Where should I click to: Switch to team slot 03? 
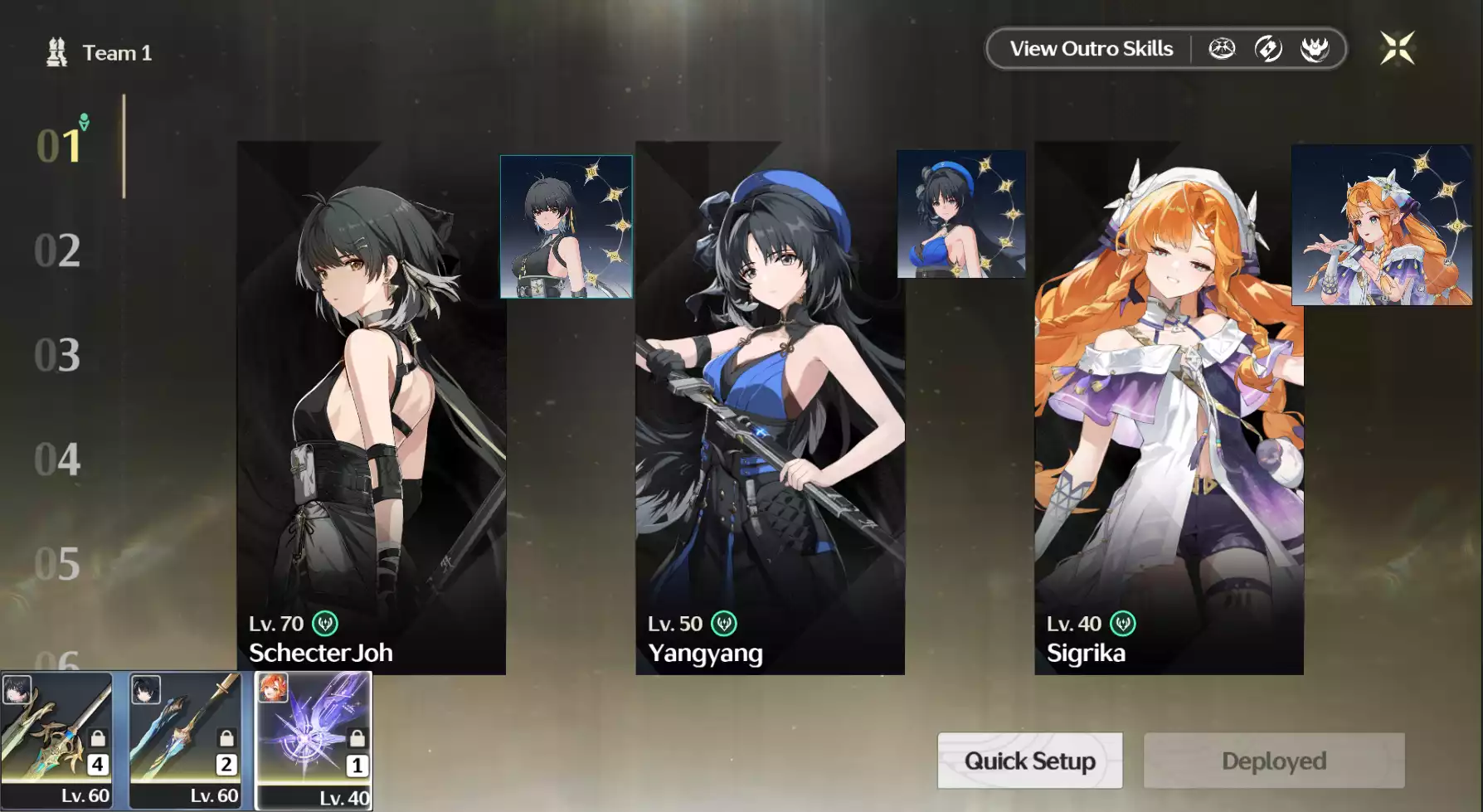[x=56, y=355]
